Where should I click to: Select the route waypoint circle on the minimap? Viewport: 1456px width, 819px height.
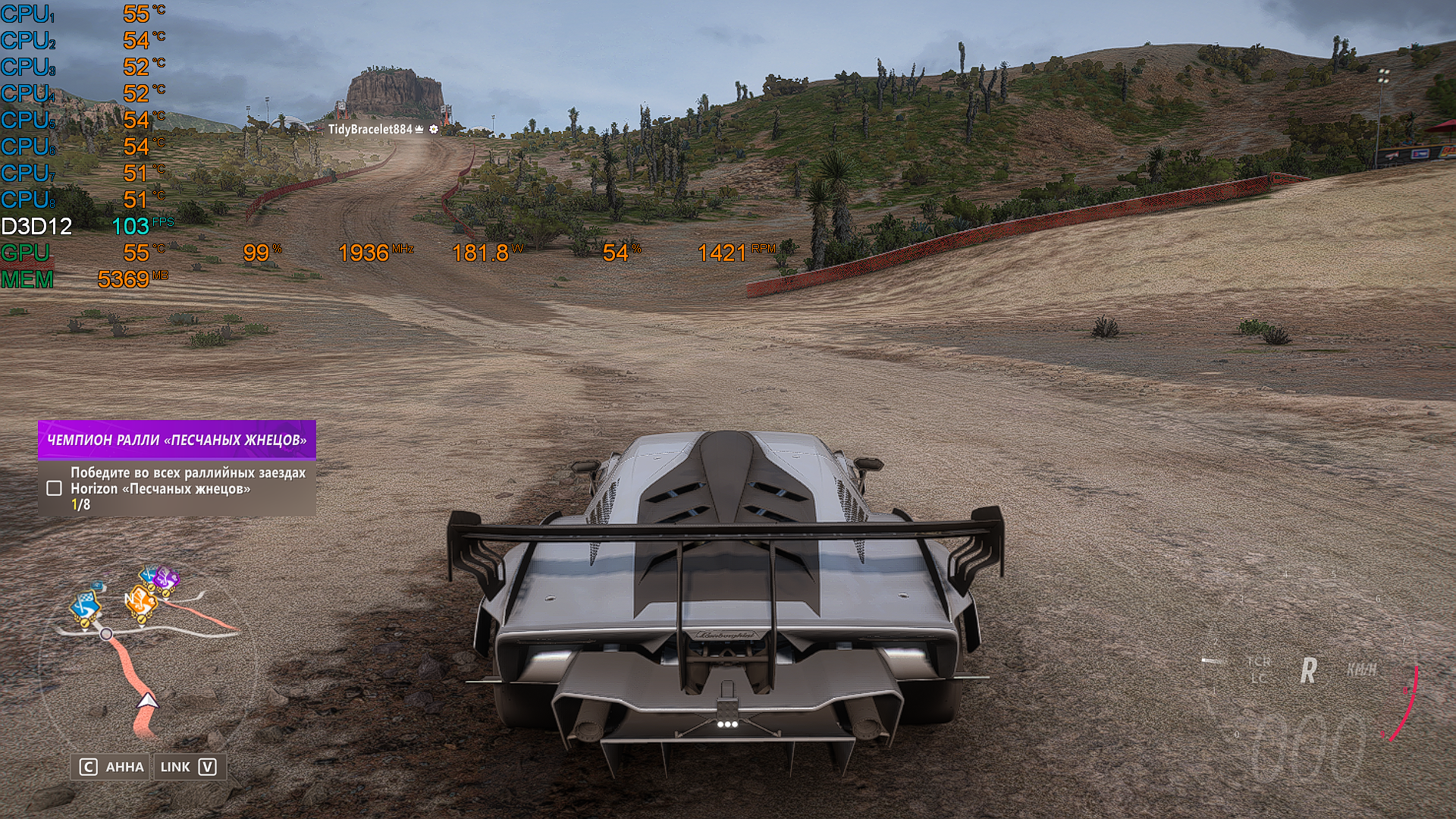107,634
